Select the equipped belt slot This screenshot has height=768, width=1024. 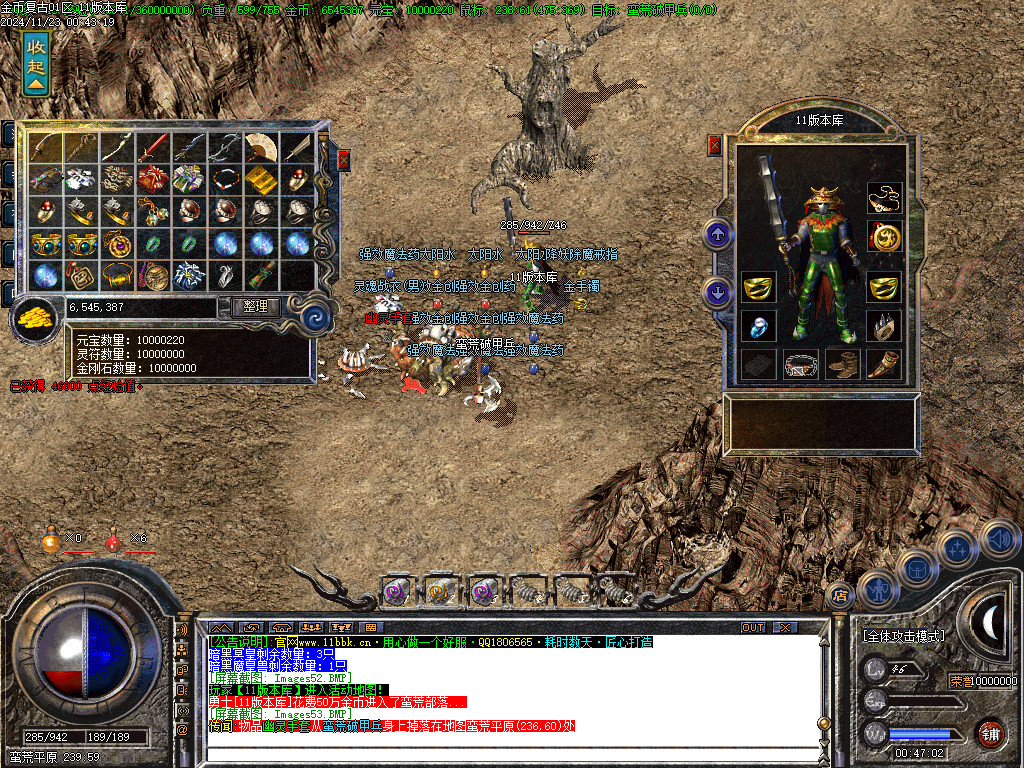point(801,365)
